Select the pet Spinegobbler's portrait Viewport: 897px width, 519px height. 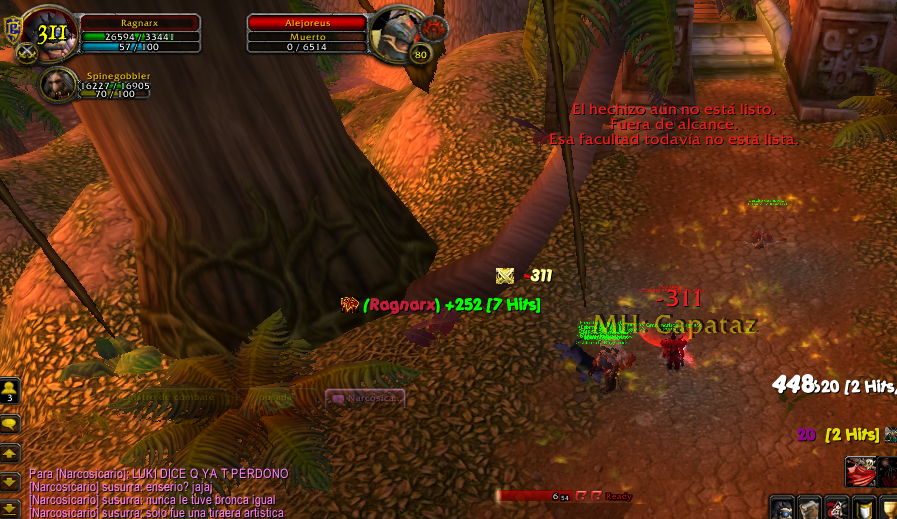pos(57,85)
